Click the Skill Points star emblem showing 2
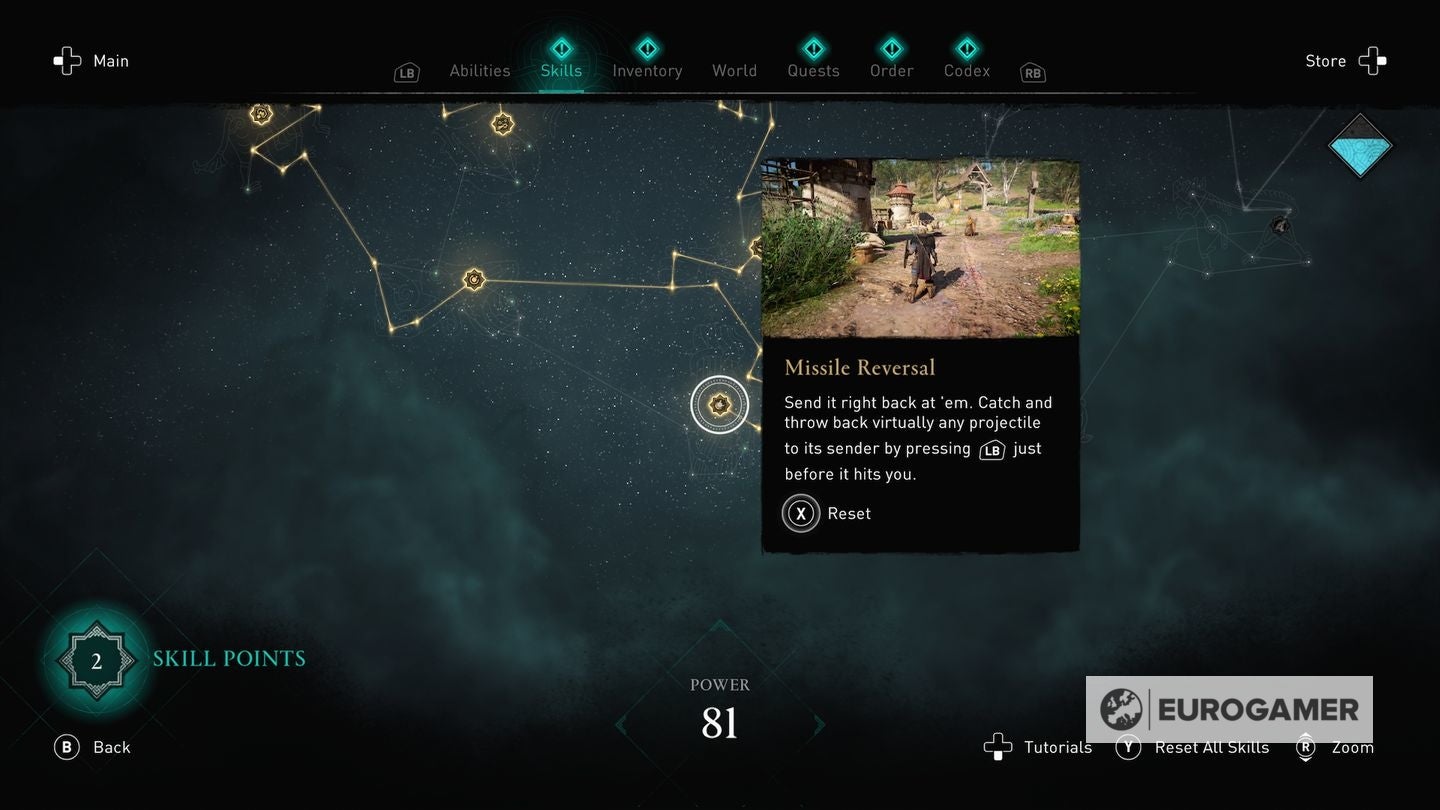The width and height of the screenshot is (1440, 810). pyautogui.click(x=96, y=659)
